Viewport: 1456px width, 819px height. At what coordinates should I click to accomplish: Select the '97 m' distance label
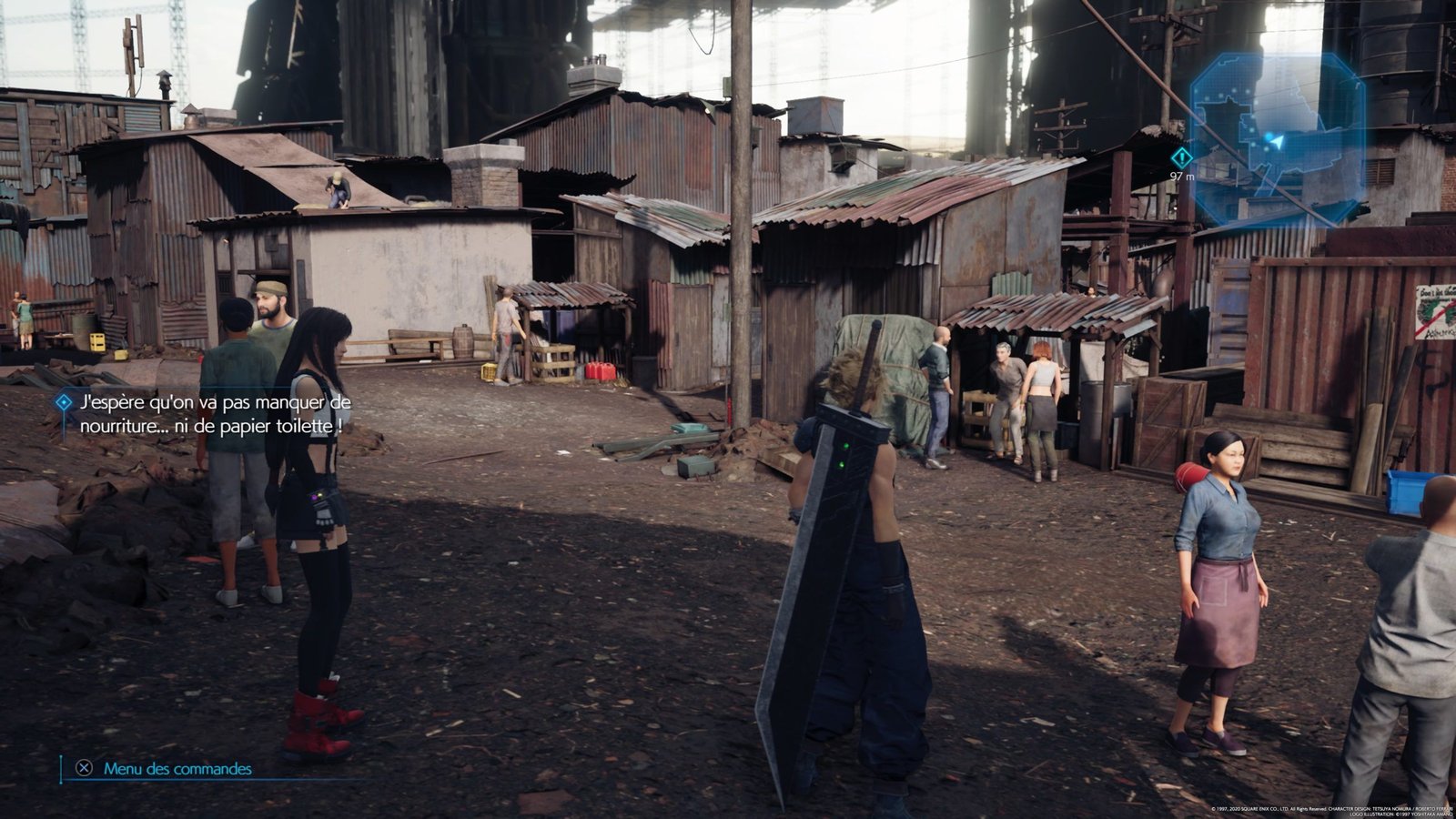1183,175
